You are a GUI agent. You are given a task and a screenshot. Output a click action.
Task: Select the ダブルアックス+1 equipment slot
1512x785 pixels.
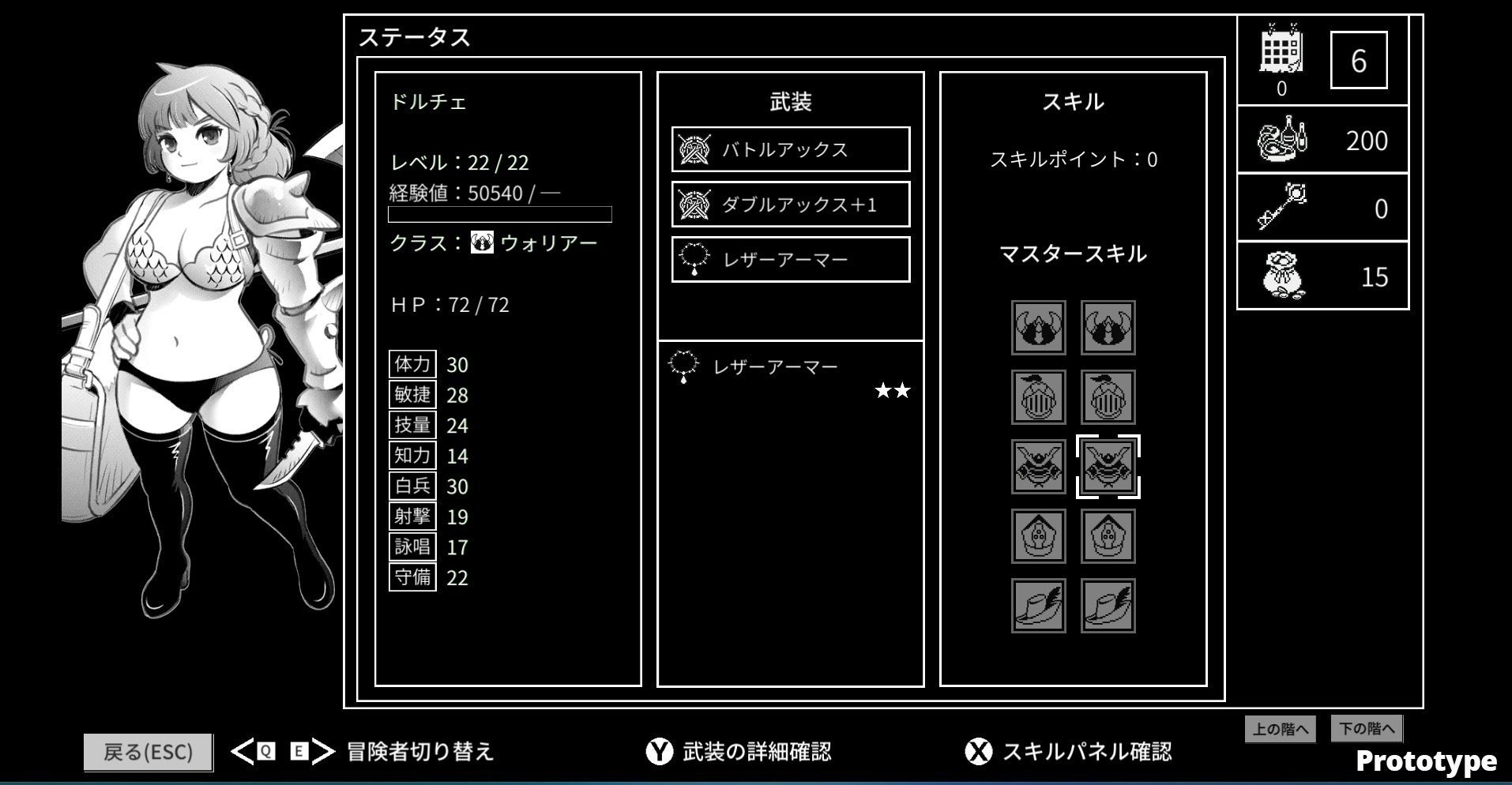tap(789, 204)
